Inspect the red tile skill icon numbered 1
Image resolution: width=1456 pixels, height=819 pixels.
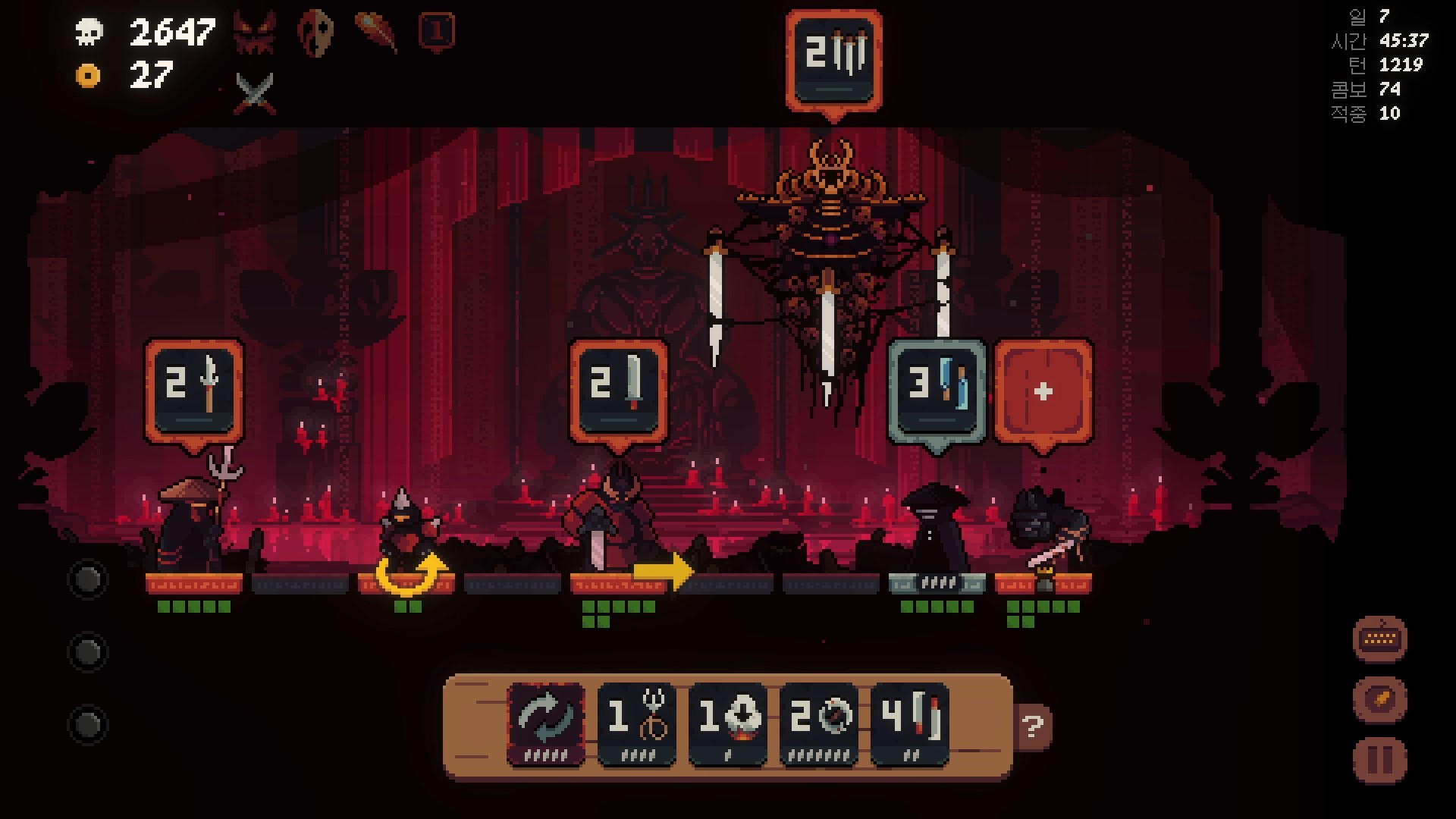click(437, 32)
